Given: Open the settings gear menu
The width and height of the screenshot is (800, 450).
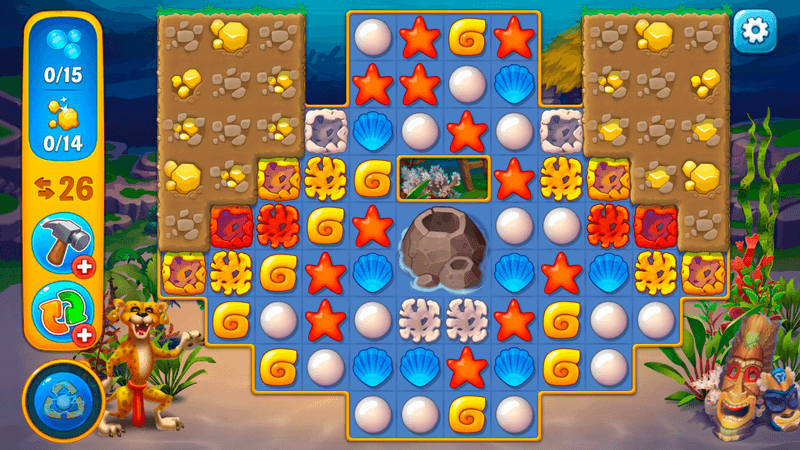Looking at the screenshot, I should click(756, 32).
